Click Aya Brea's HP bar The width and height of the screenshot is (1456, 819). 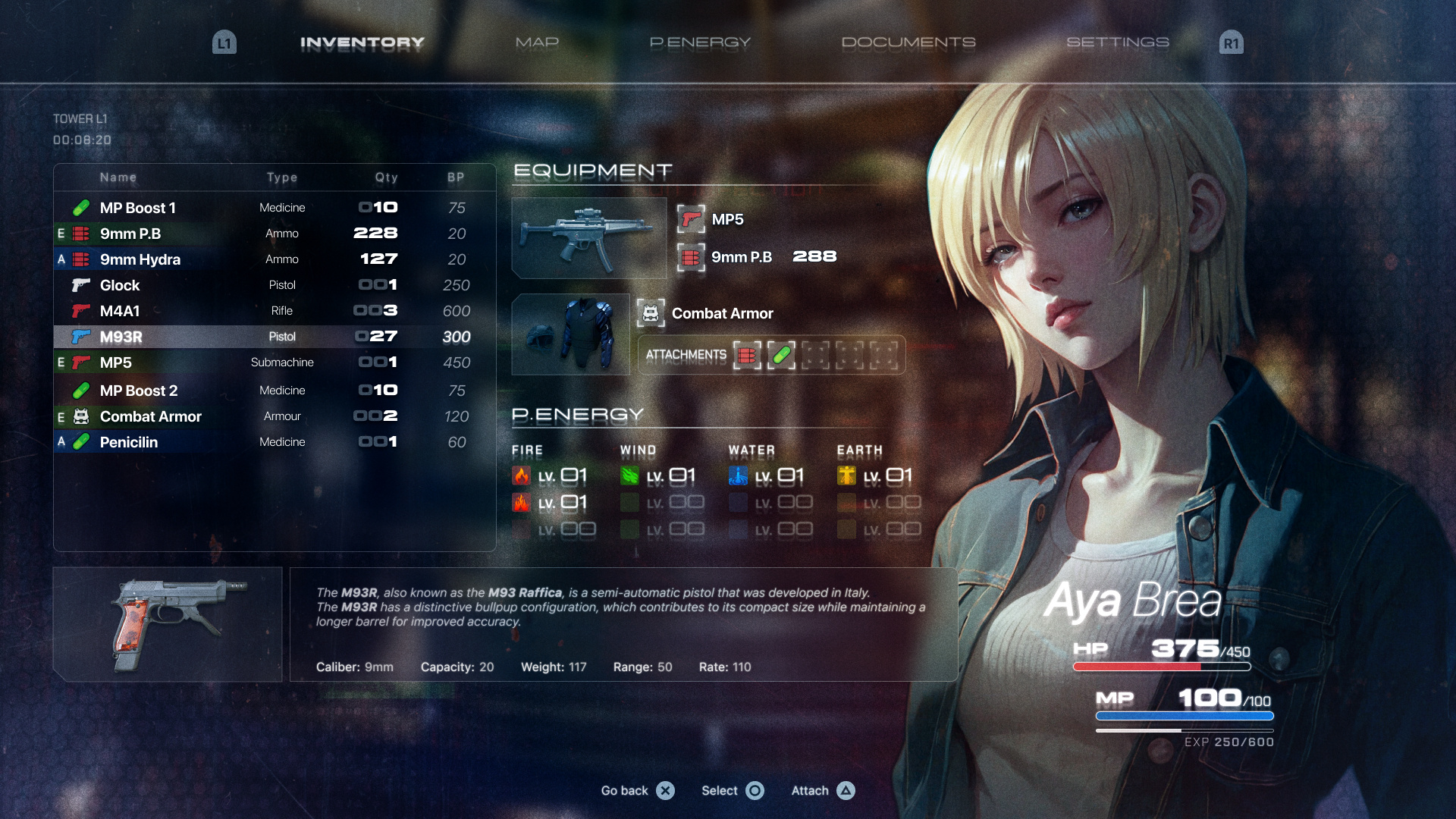point(1162,667)
